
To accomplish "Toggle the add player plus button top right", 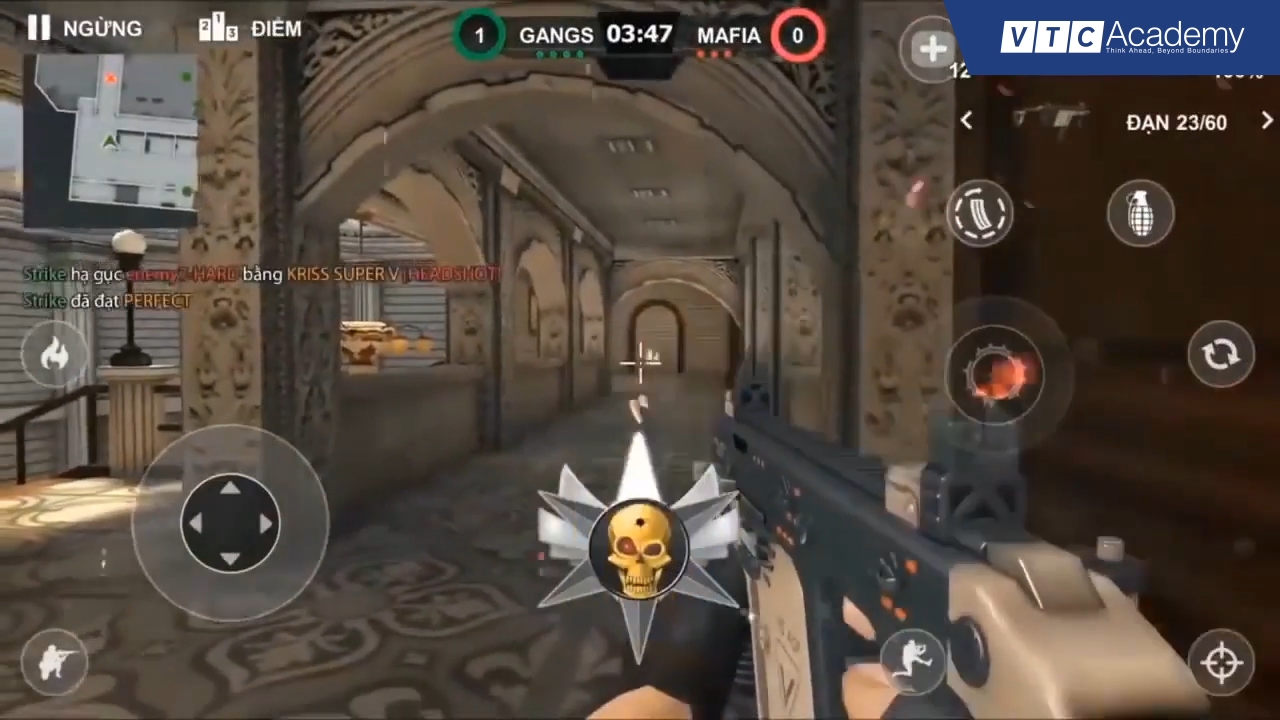I will click(931, 48).
